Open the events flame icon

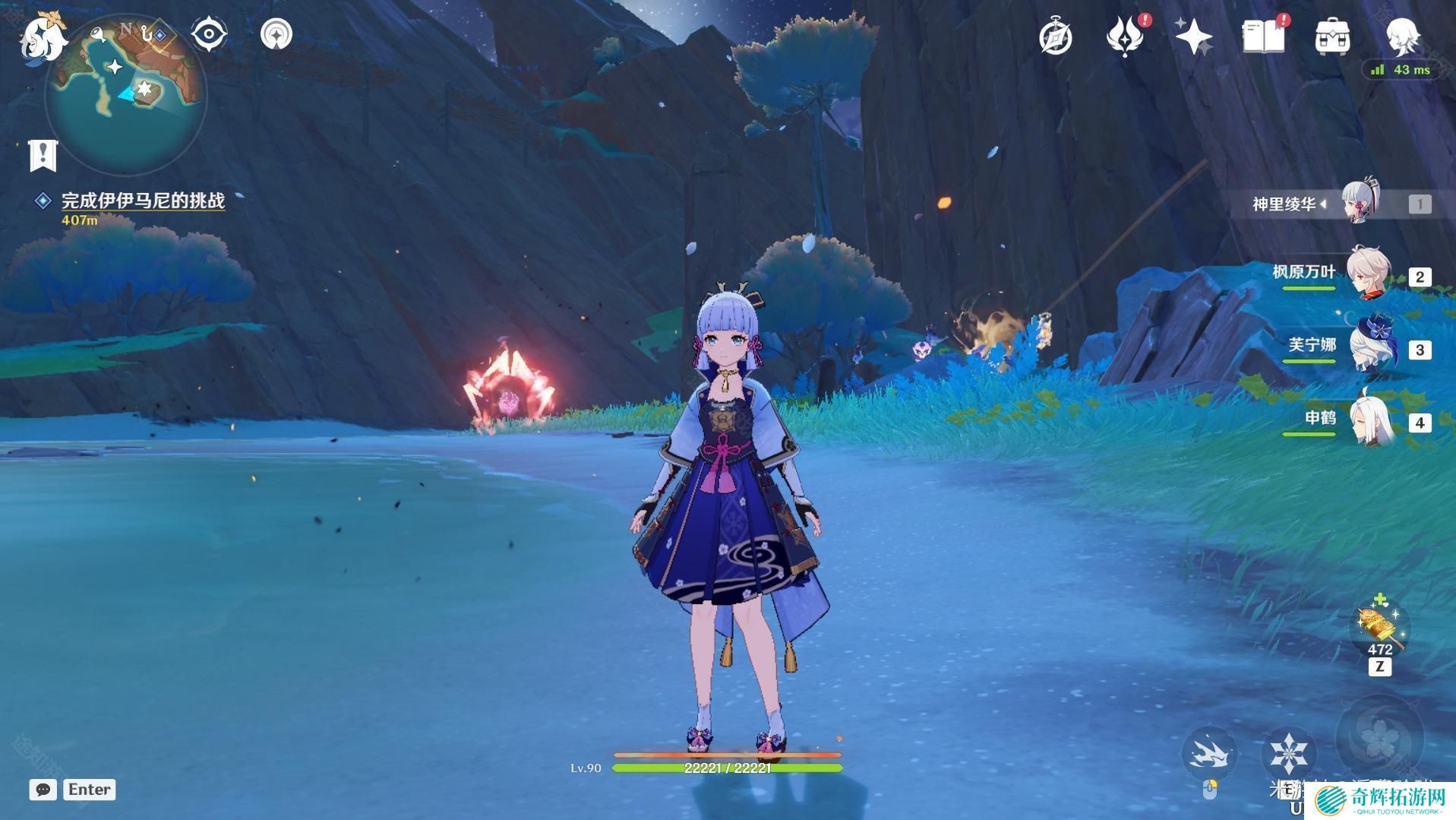[x=1125, y=36]
